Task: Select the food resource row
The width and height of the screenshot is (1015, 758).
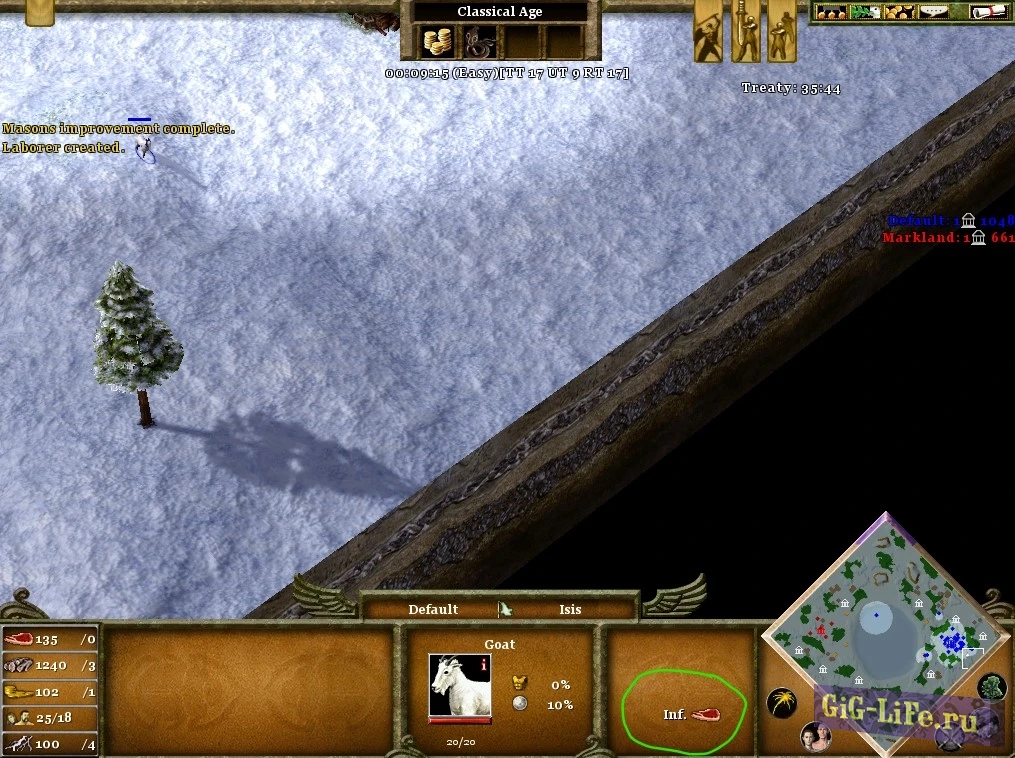Action: click(50, 640)
